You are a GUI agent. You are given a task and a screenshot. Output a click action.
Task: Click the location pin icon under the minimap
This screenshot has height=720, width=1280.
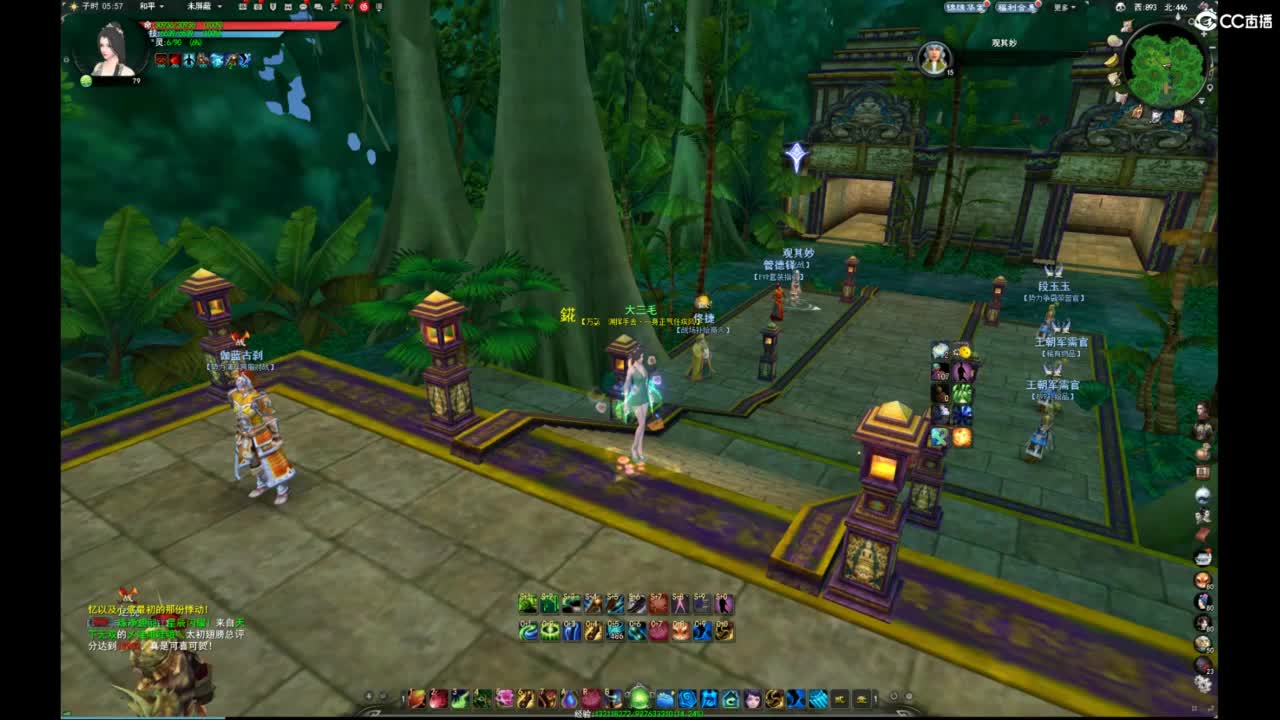point(1210,87)
